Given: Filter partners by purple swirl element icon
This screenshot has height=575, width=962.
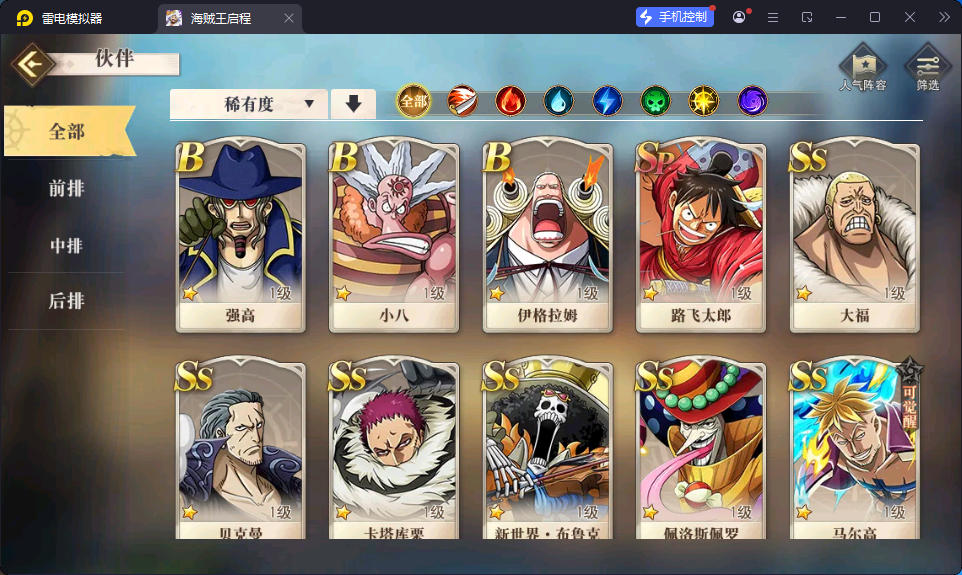Looking at the screenshot, I should coord(752,101).
